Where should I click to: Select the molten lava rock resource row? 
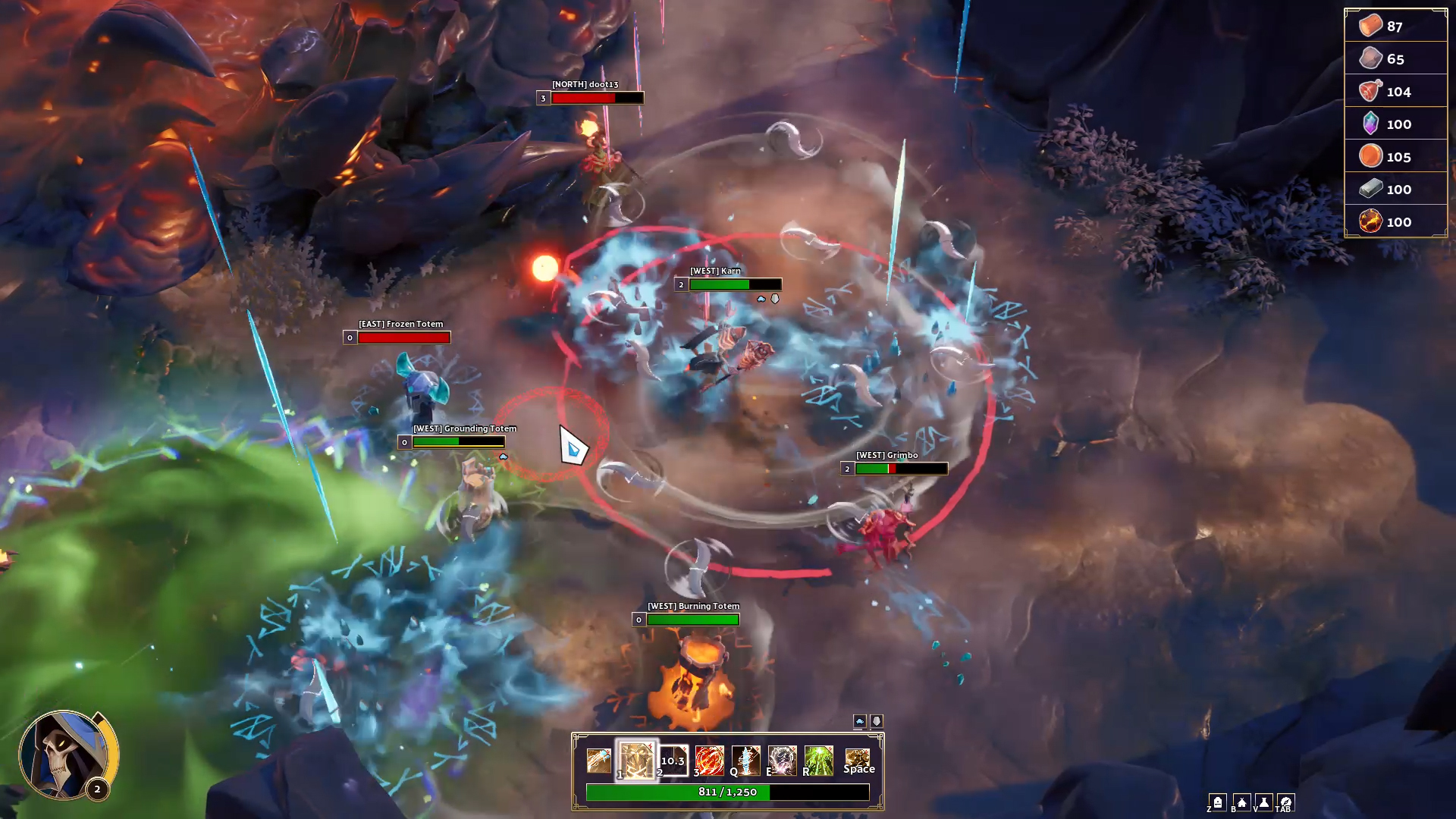[1395, 222]
